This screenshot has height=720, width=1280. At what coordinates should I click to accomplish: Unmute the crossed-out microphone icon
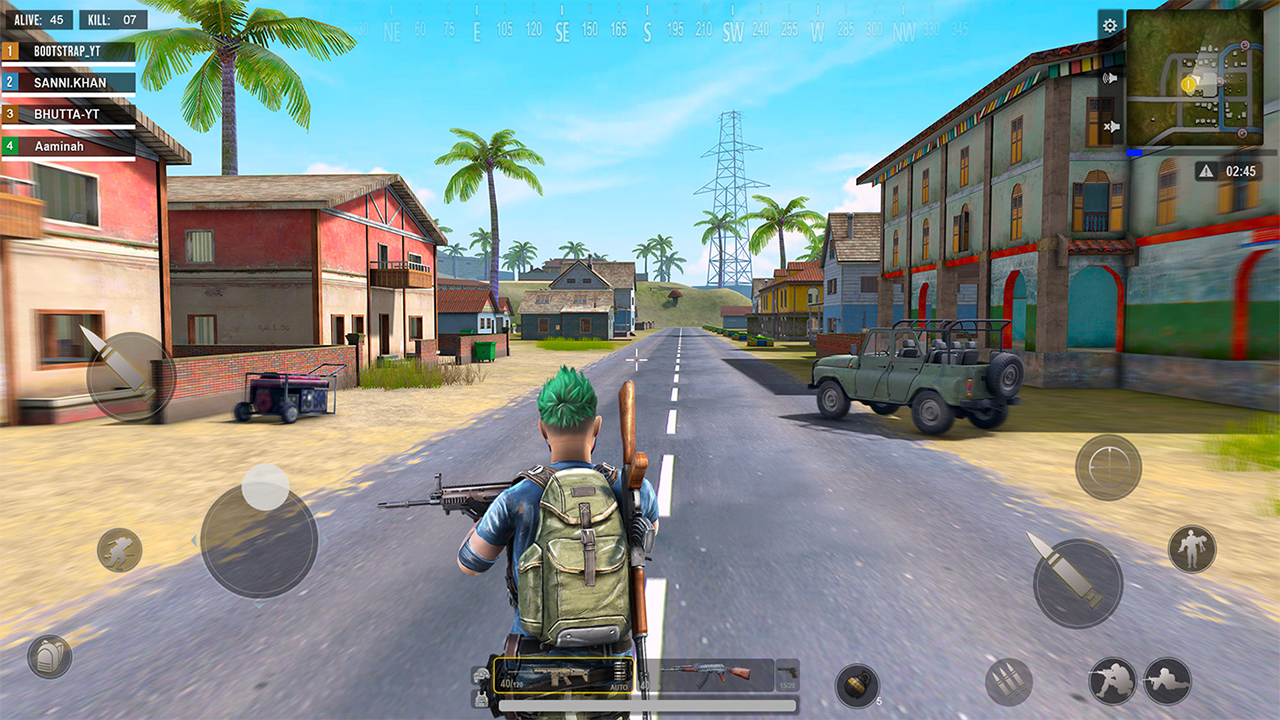point(1110,126)
